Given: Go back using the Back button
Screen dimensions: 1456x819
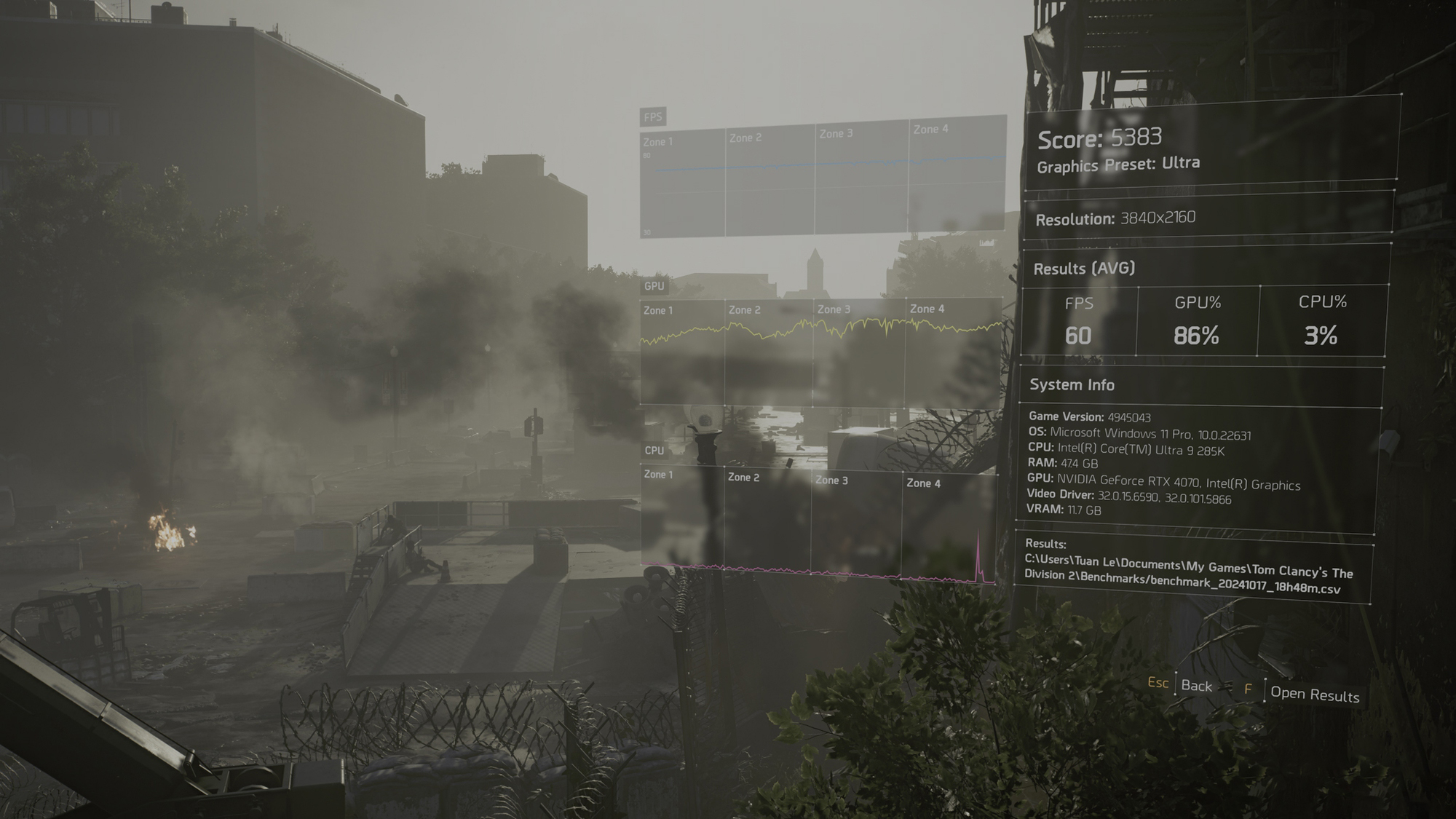Looking at the screenshot, I should (x=1196, y=686).
